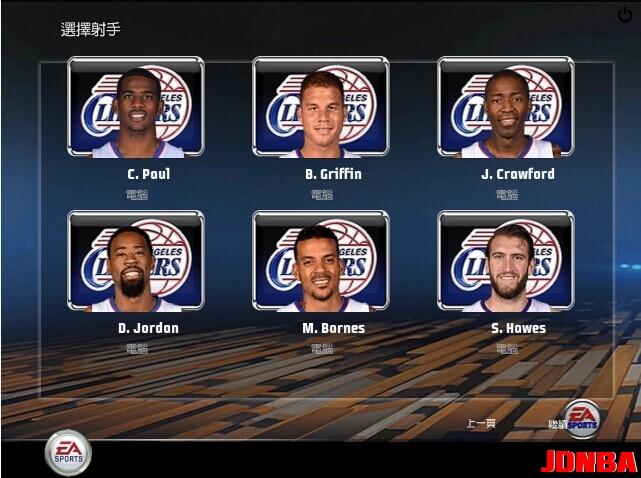Pick S. Hawes's portrait
The image size is (641, 478).
[506, 261]
